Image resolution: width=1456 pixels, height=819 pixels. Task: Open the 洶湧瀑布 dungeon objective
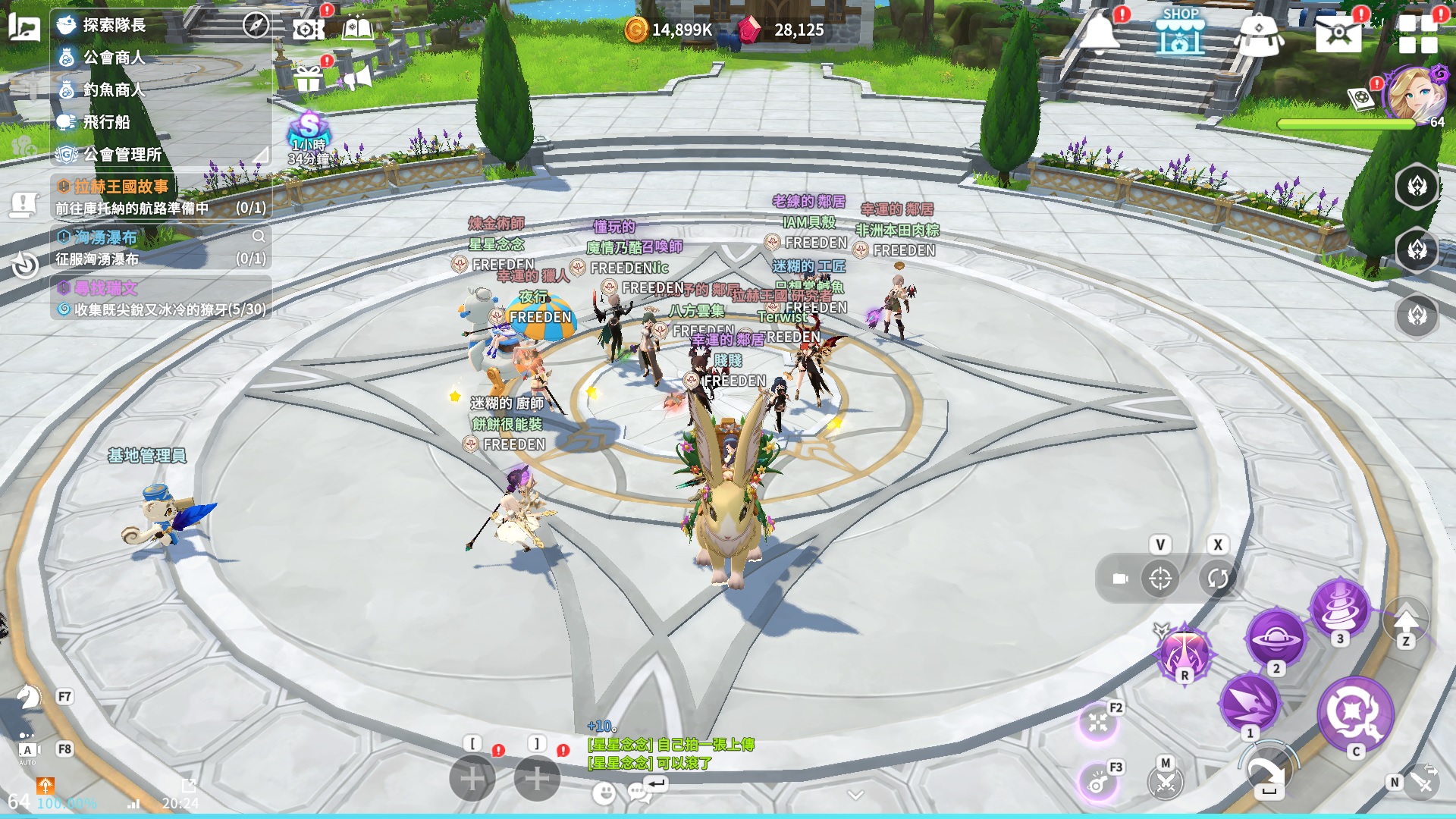coord(106,237)
